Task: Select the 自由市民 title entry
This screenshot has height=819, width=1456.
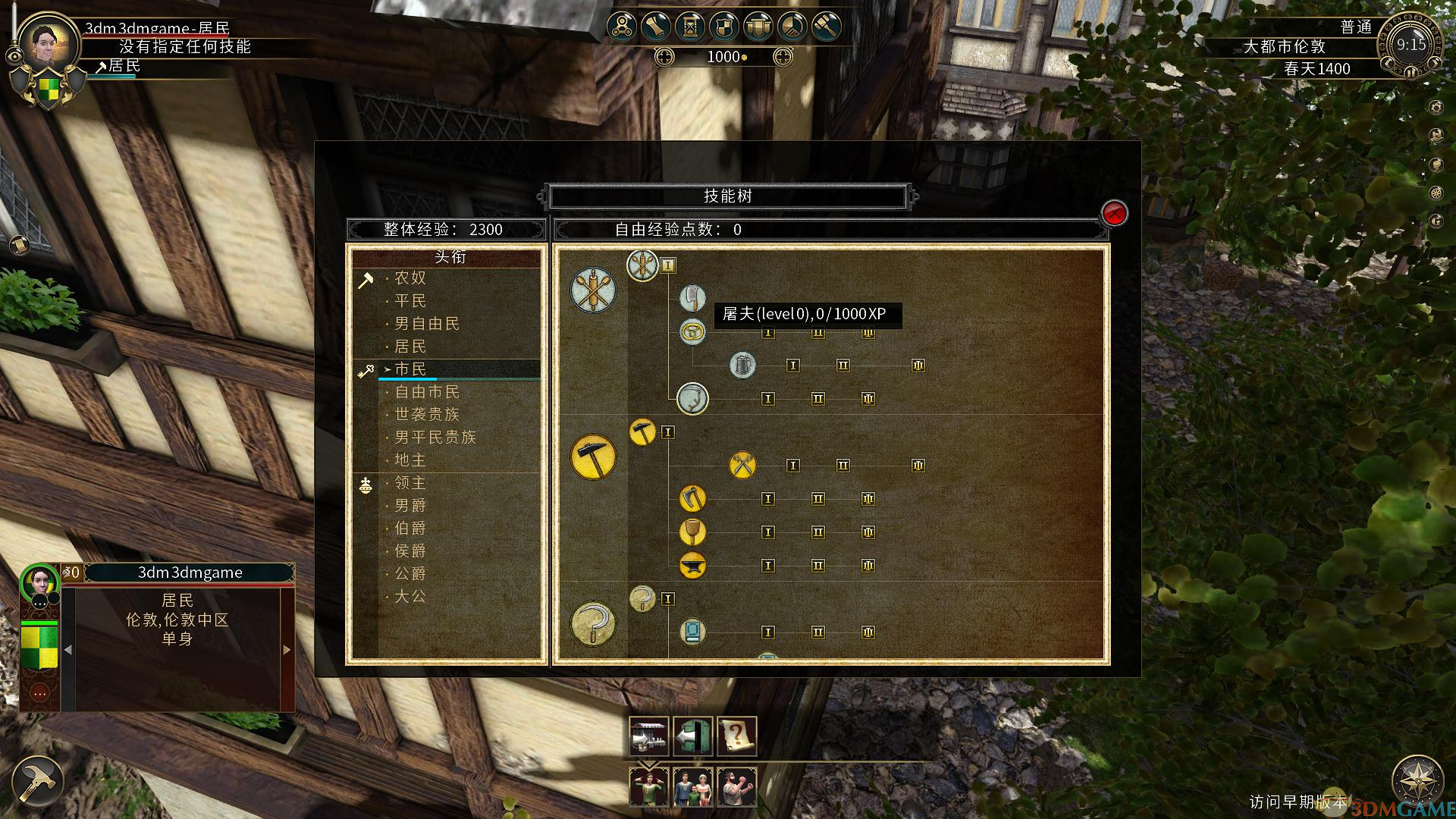Action: coord(427,392)
